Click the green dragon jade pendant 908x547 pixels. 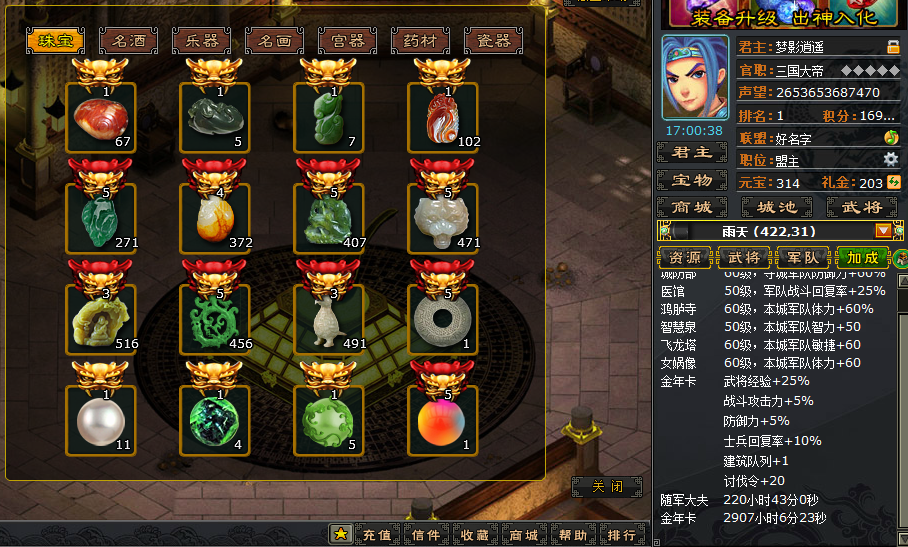click(215, 319)
